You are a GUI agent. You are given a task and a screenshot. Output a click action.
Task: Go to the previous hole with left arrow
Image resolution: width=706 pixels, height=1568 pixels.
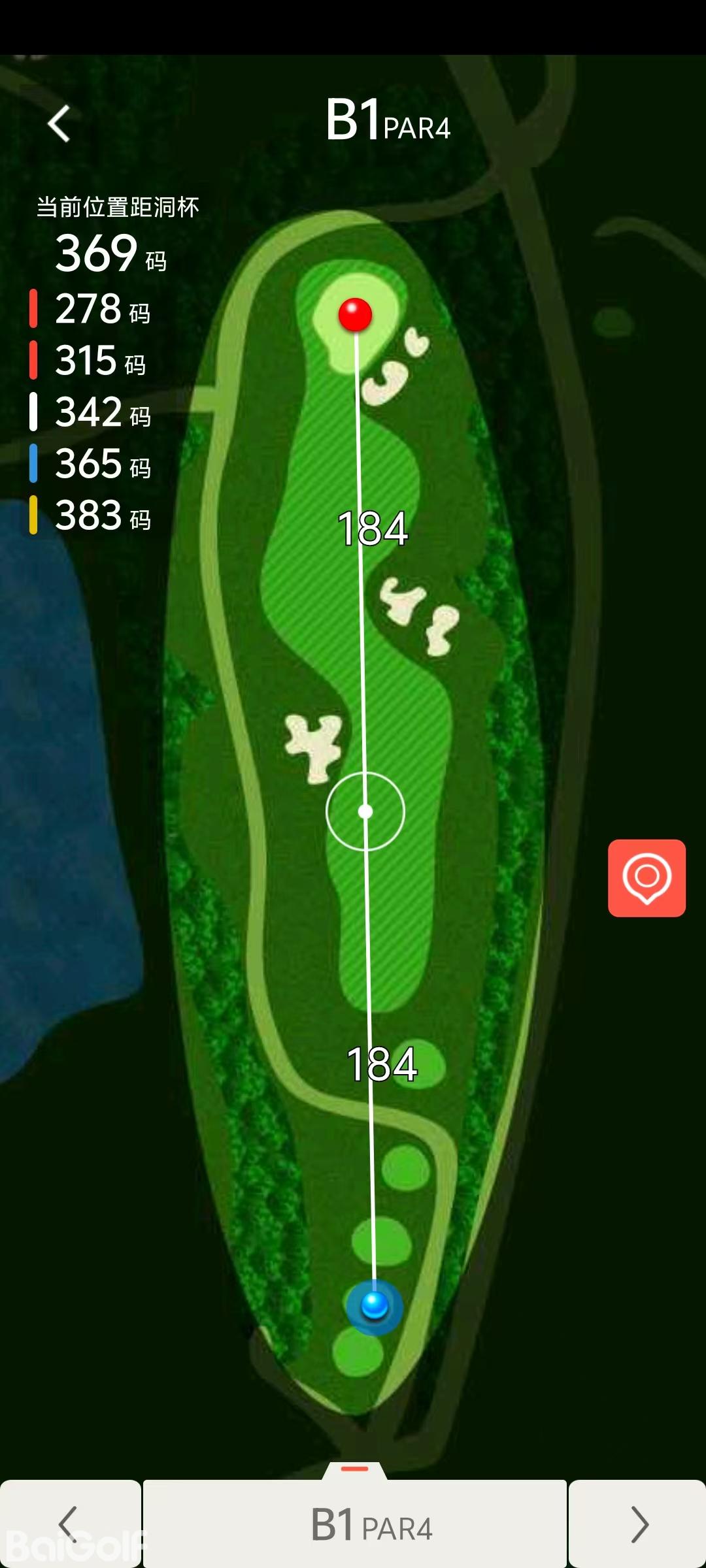click(x=69, y=1524)
